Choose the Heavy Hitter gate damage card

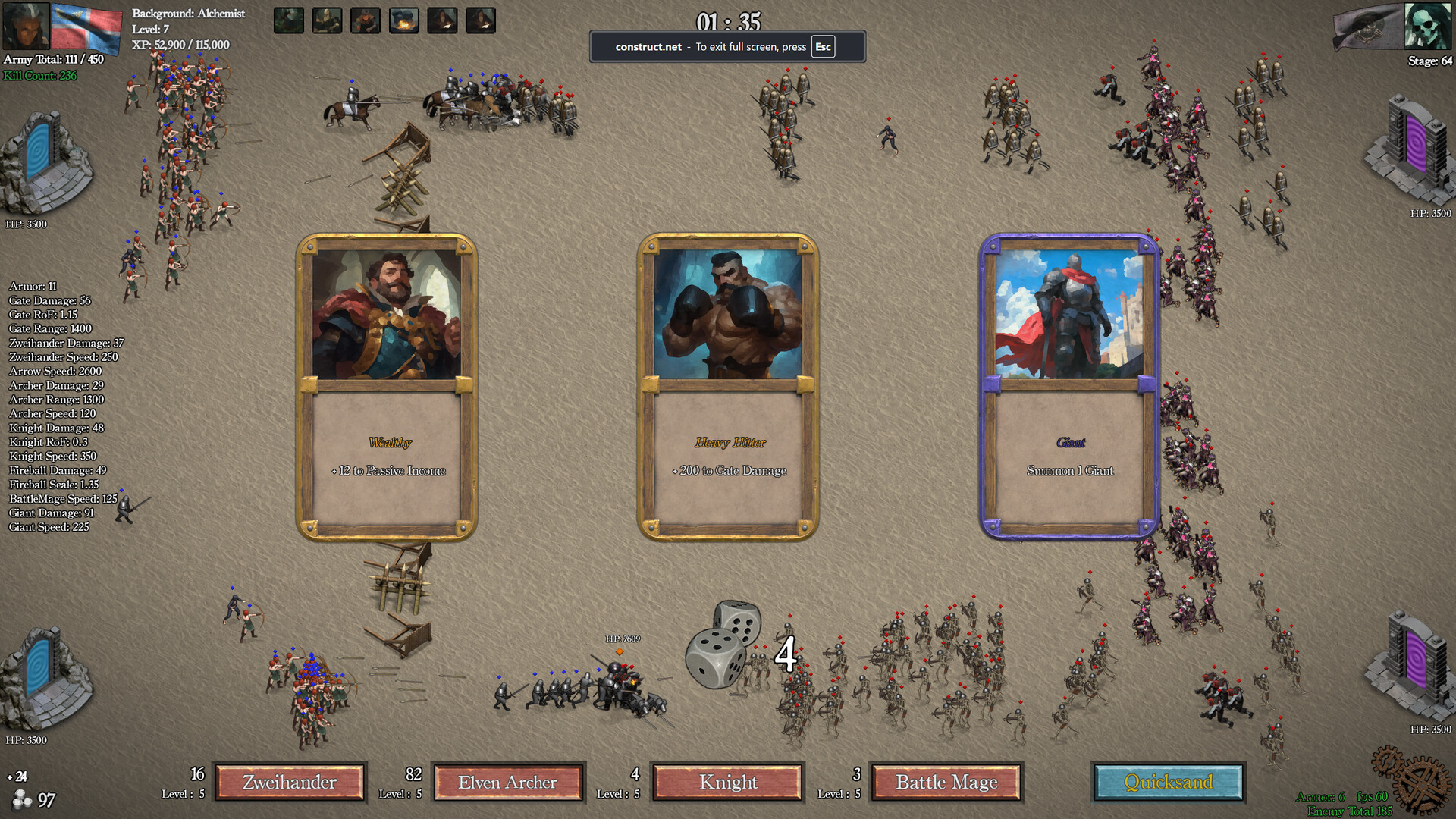728,379
